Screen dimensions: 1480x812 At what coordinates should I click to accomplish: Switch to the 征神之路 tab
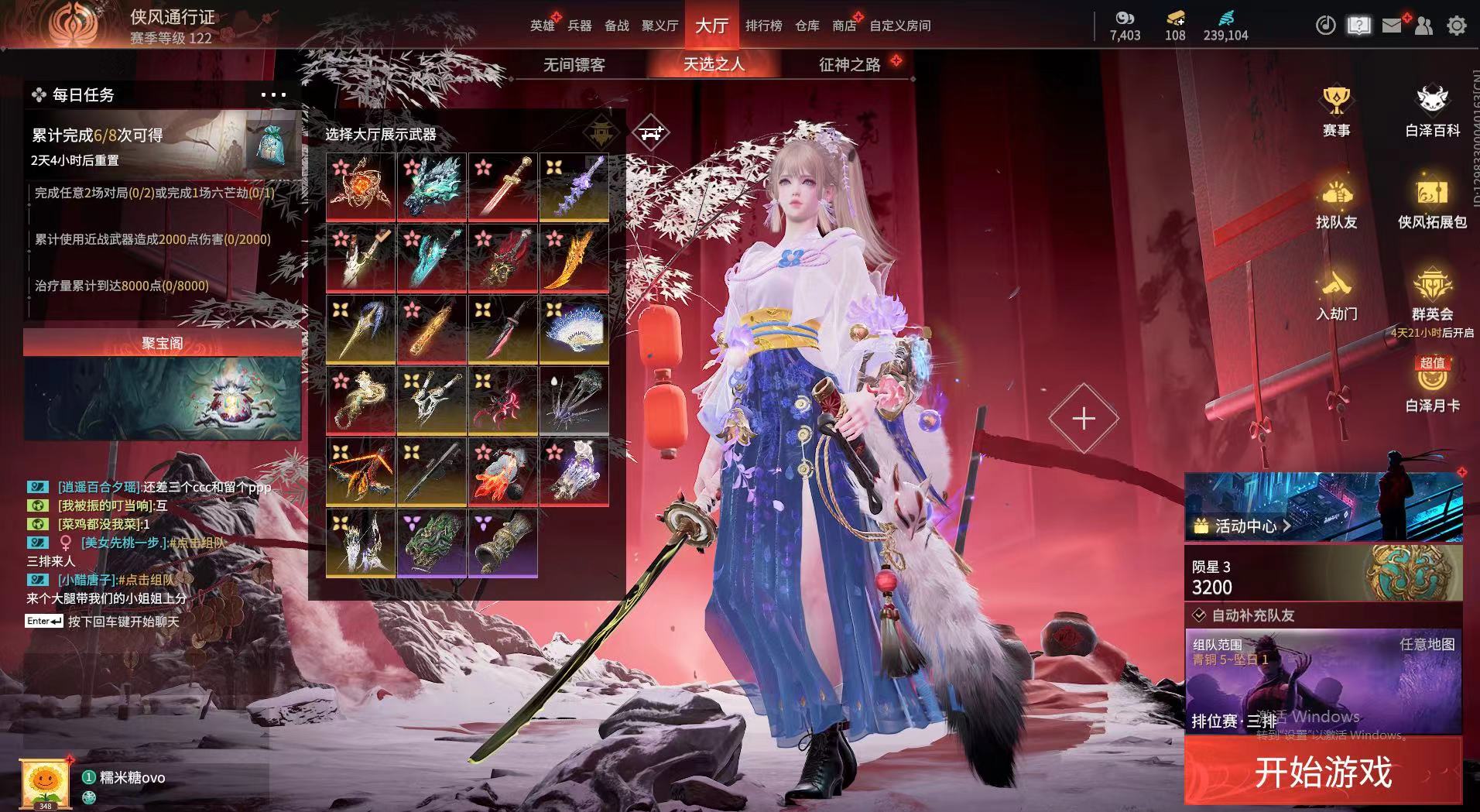point(849,65)
